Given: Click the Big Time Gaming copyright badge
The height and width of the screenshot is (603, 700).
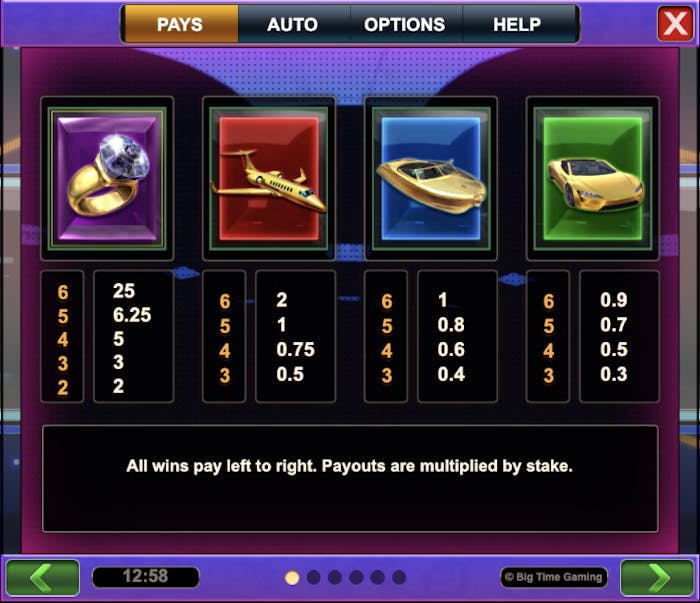Looking at the screenshot, I should [x=553, y=577].
